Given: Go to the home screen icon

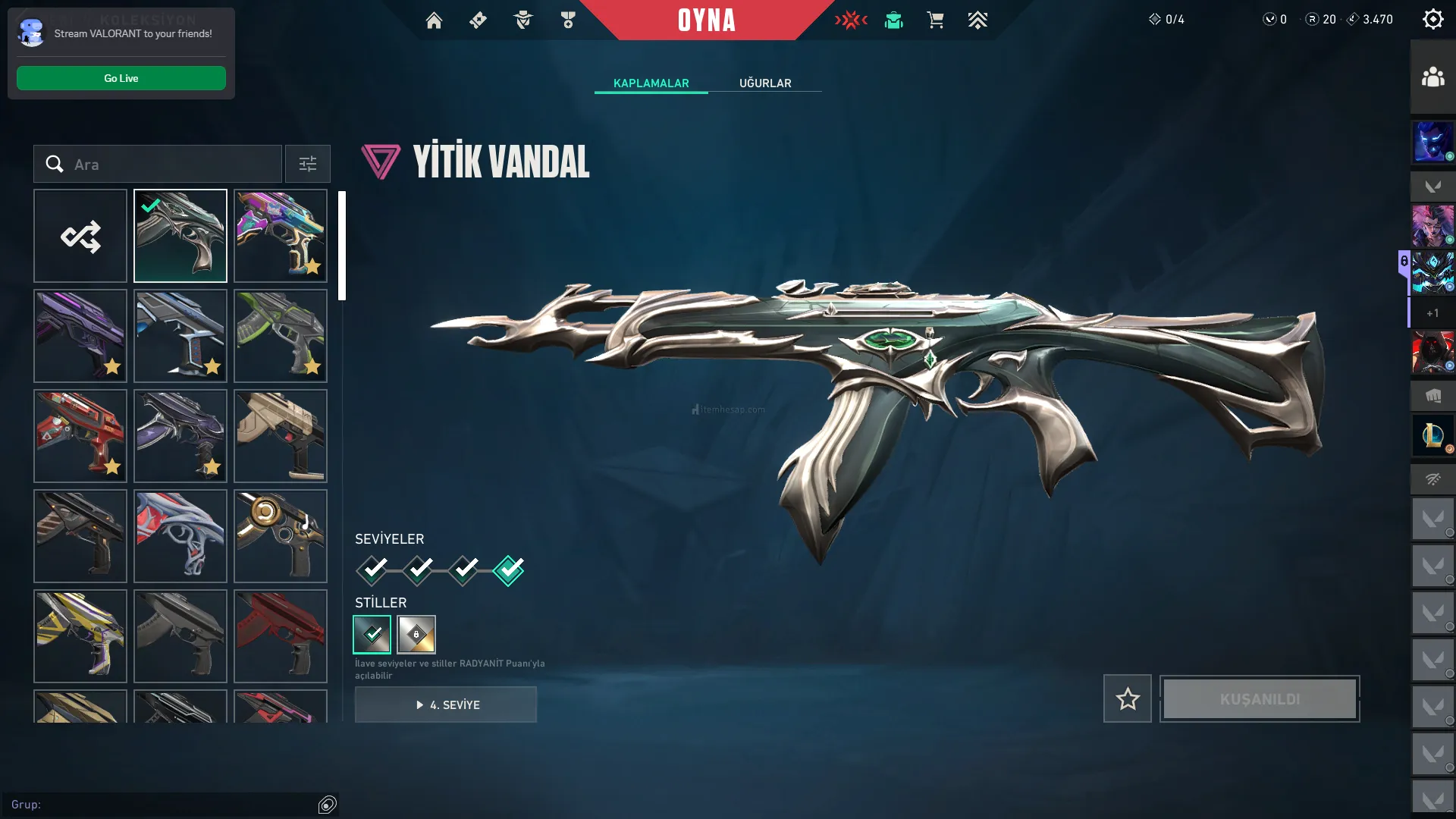Looking at the screenshot, I should [434, 20].
